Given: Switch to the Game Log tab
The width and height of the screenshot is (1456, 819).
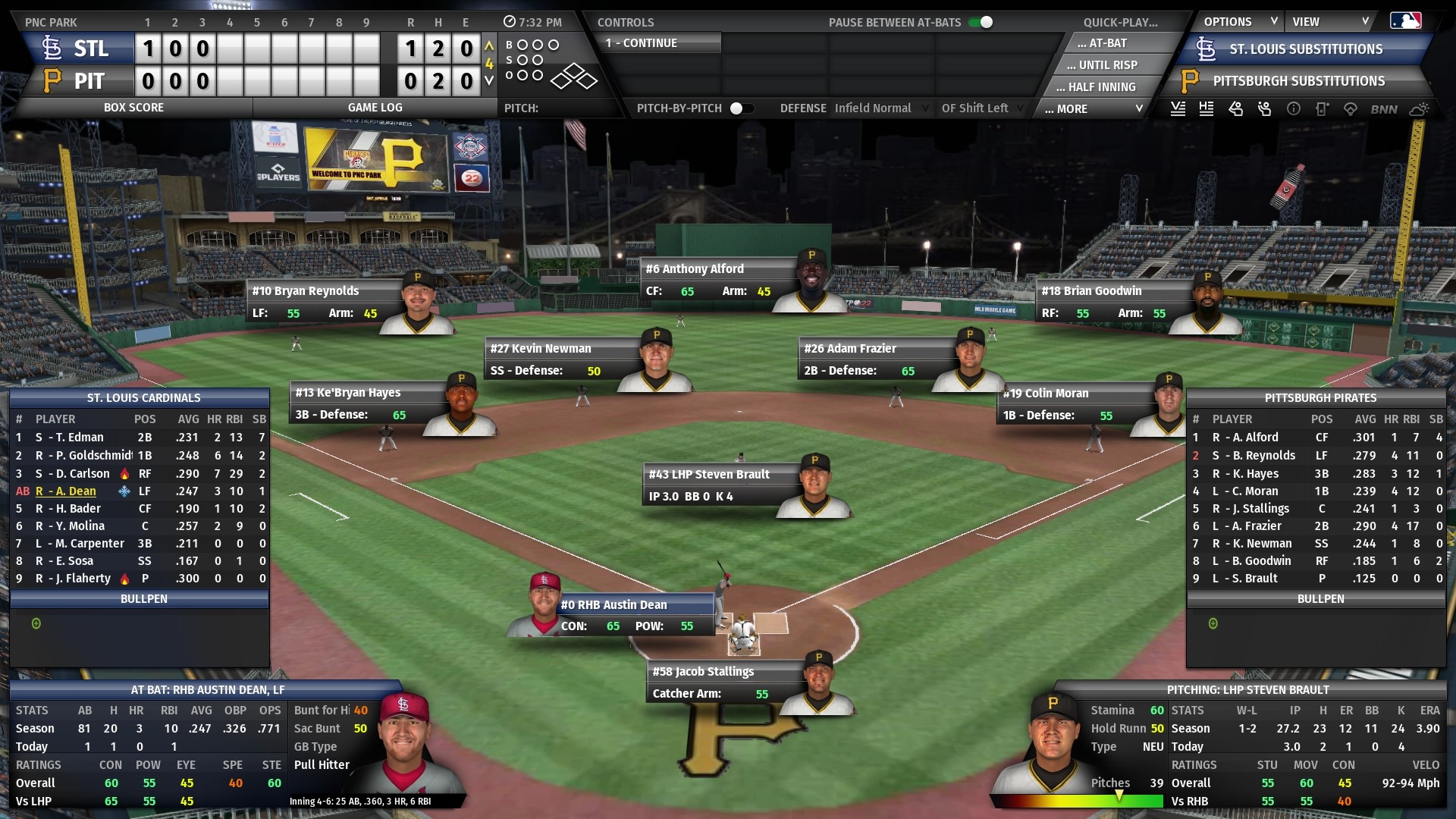Looking at the screenshot, I should (375, 107).
